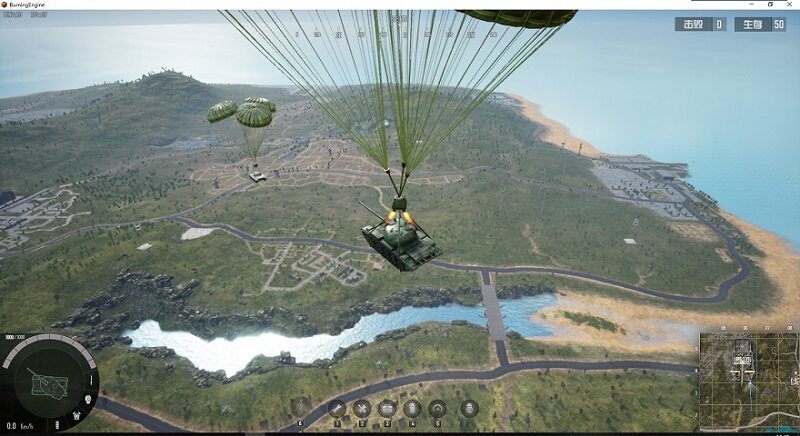Use the crossed tools item in slot 2
Screen dimensions: 800x436
click(x=361, y=408)
